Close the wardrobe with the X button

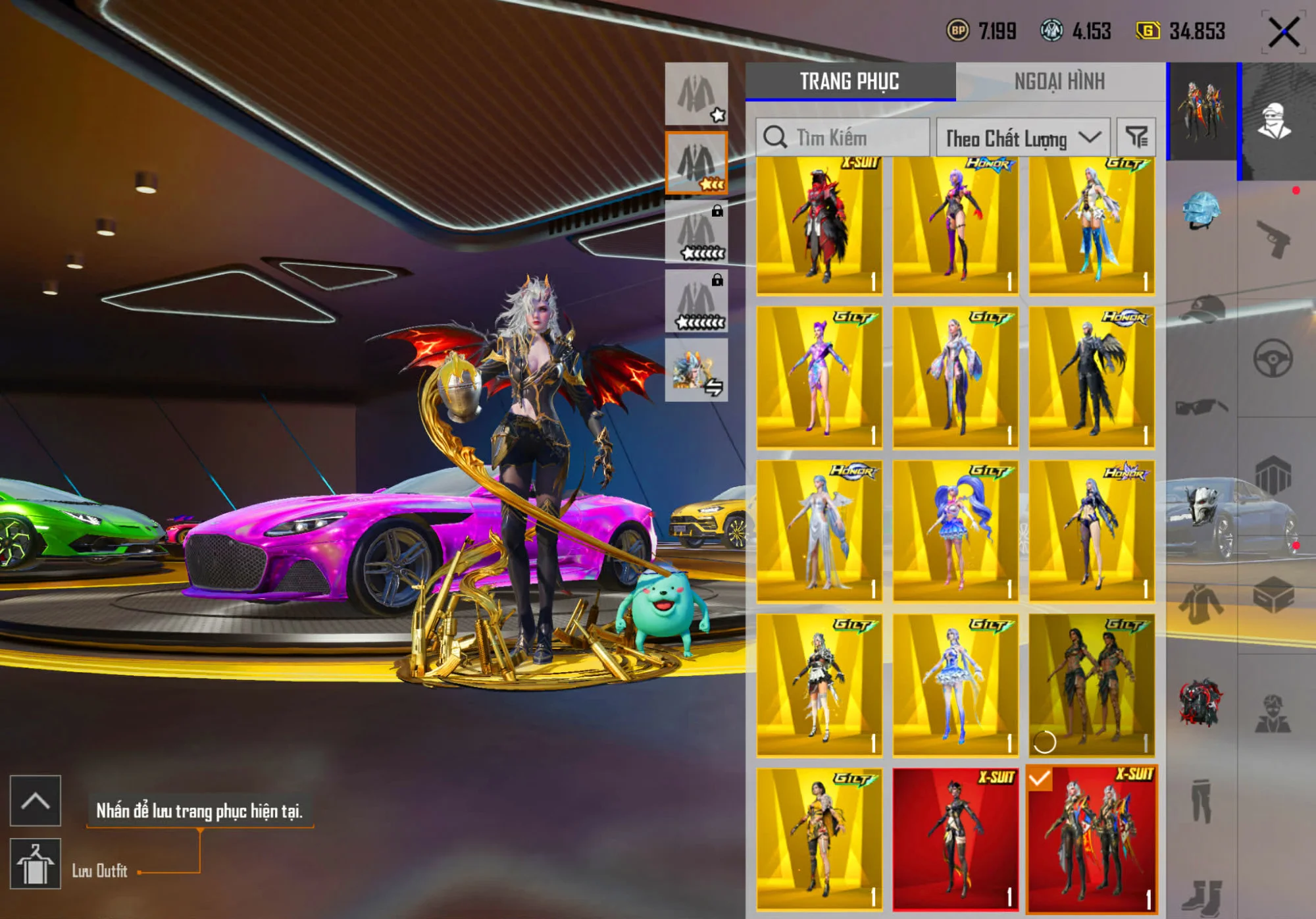[x=1283, y=32]
